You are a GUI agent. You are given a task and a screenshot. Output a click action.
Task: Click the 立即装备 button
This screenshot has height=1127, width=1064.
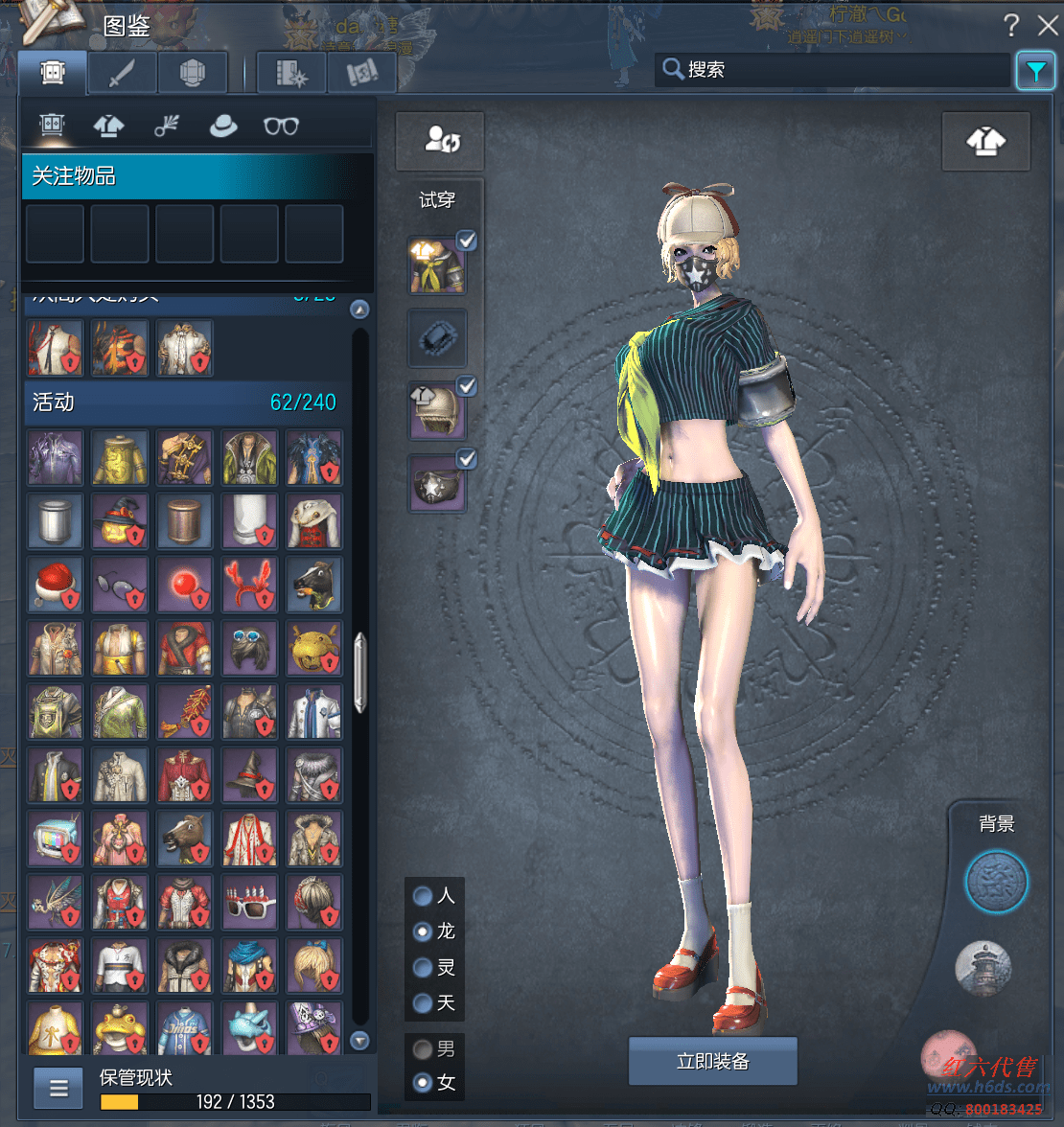pyautogui.click(x=712, y=1061)
